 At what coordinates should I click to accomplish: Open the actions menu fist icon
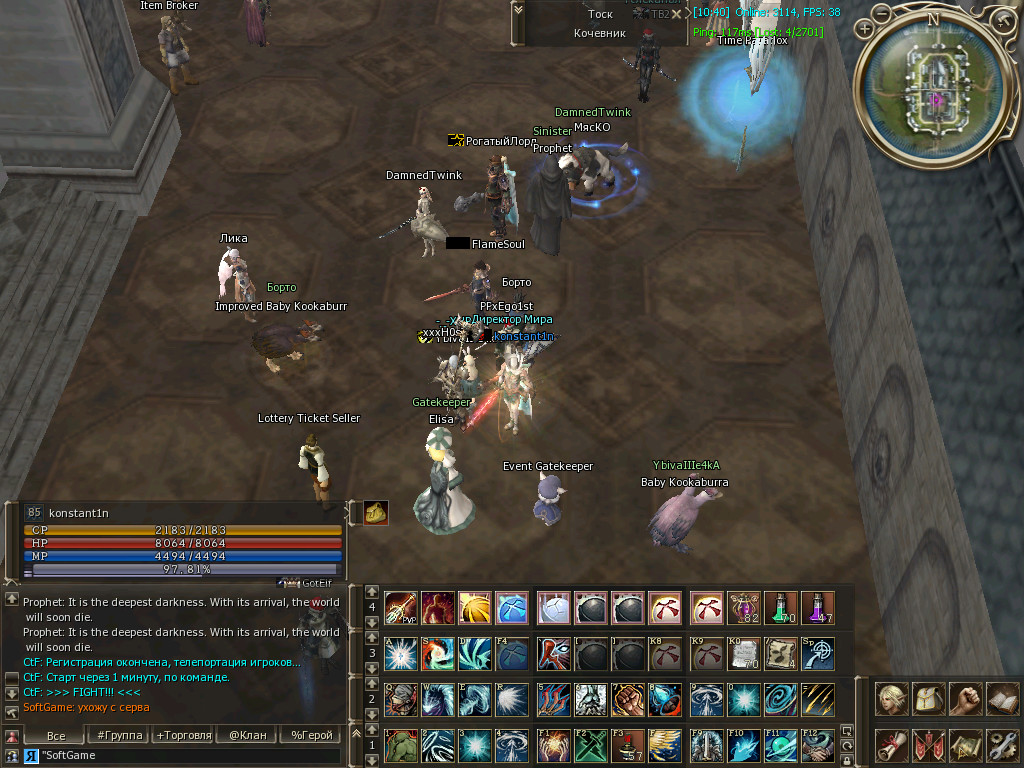tap(965, 699)
